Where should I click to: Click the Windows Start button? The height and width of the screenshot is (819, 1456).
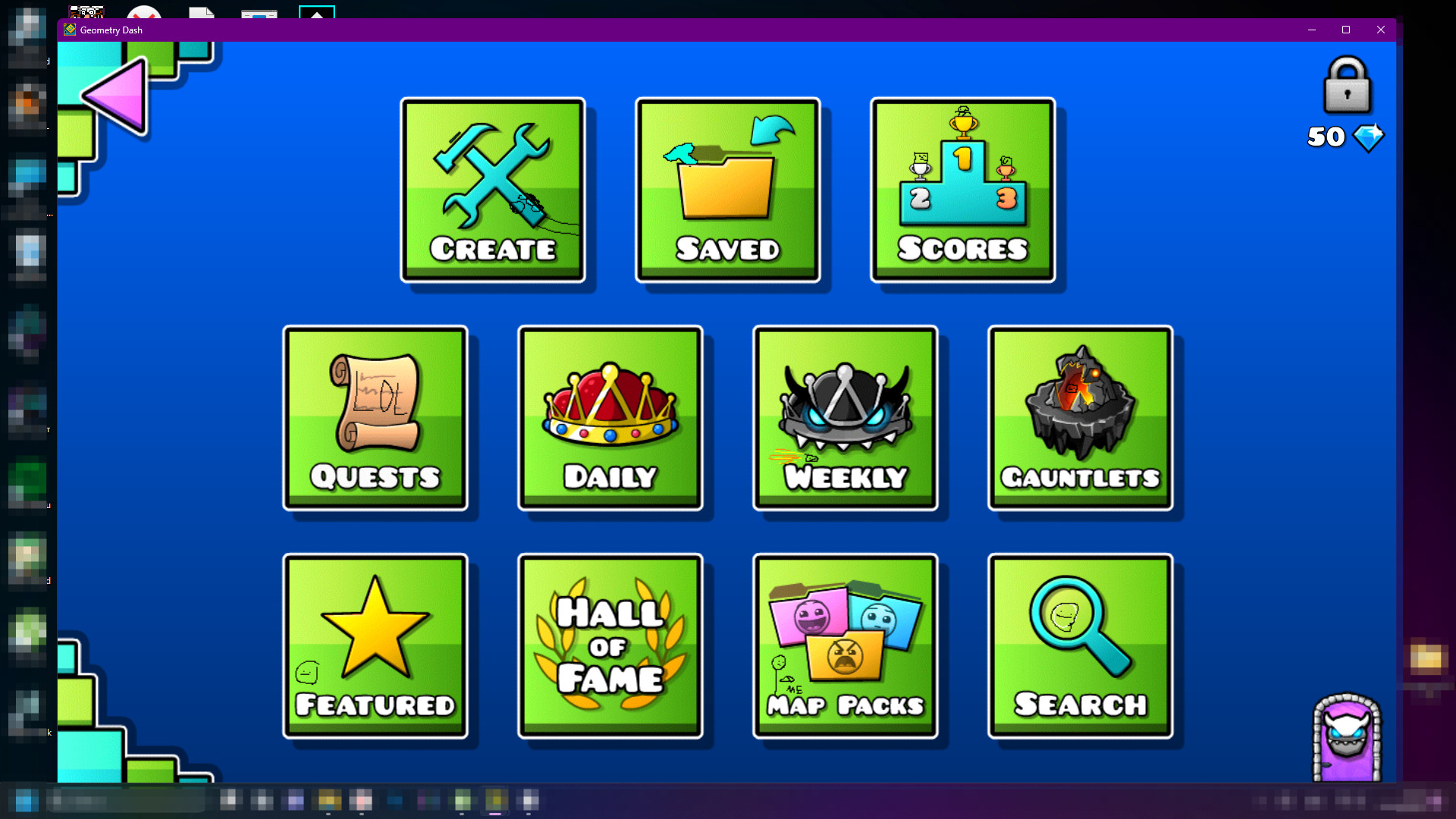pyautogui.click(x=23, y=802)
